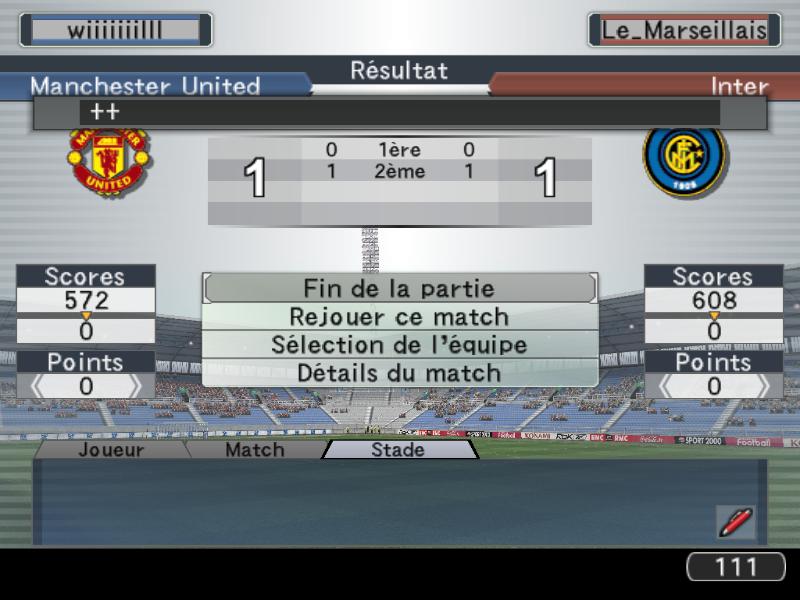Choose Rejouer ce match
800x600 pixels.
point(399,317)
